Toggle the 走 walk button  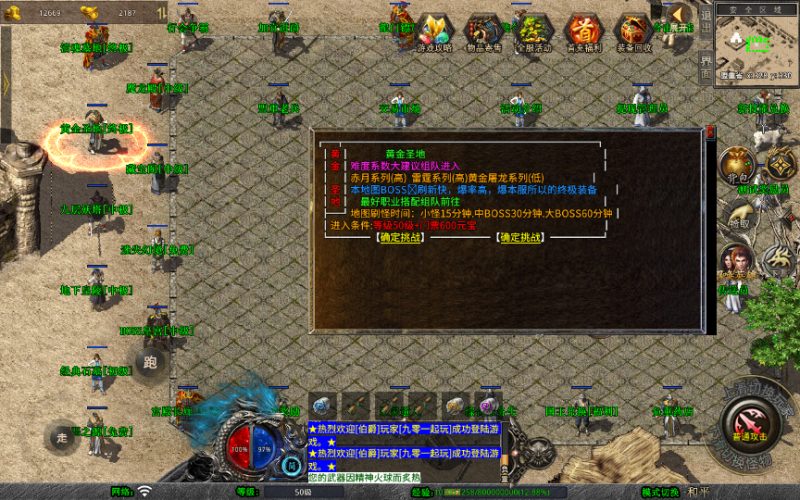[63, 436]
